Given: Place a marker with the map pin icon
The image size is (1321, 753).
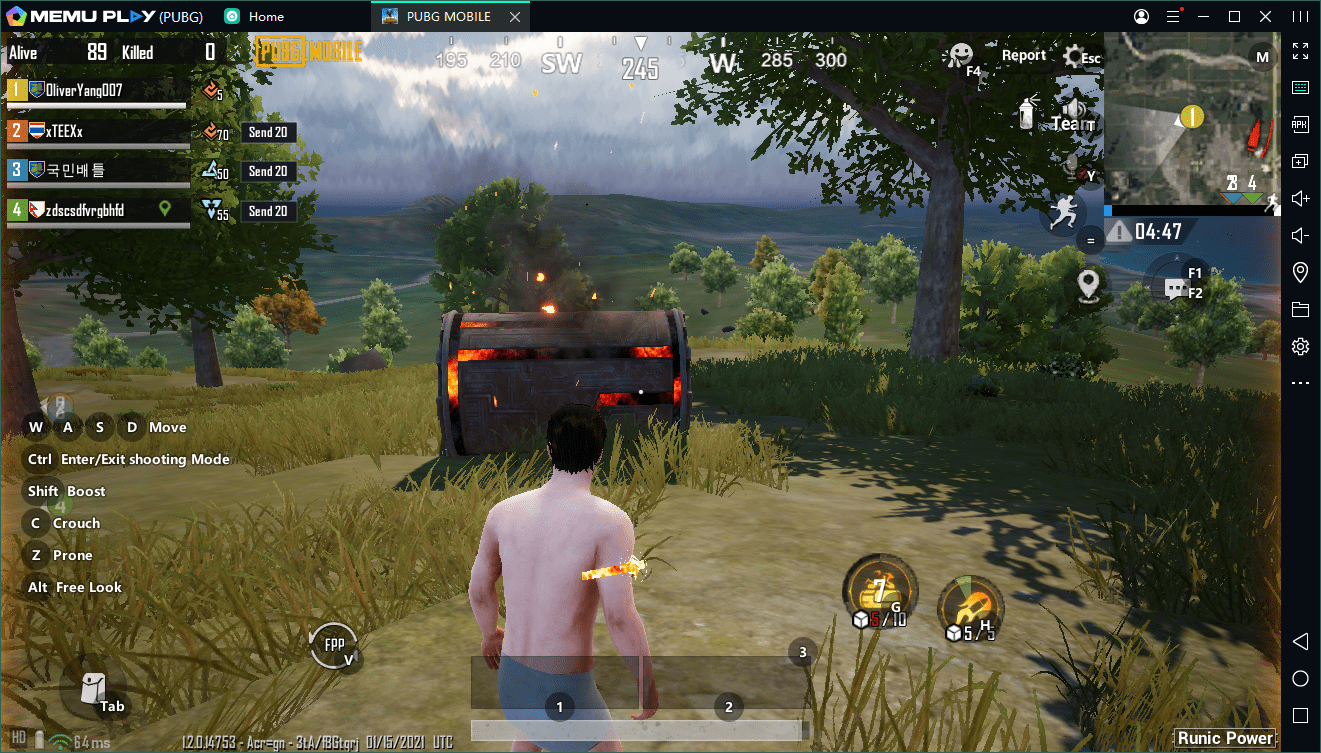Looking at the screenshot, I should [1089, 284].
